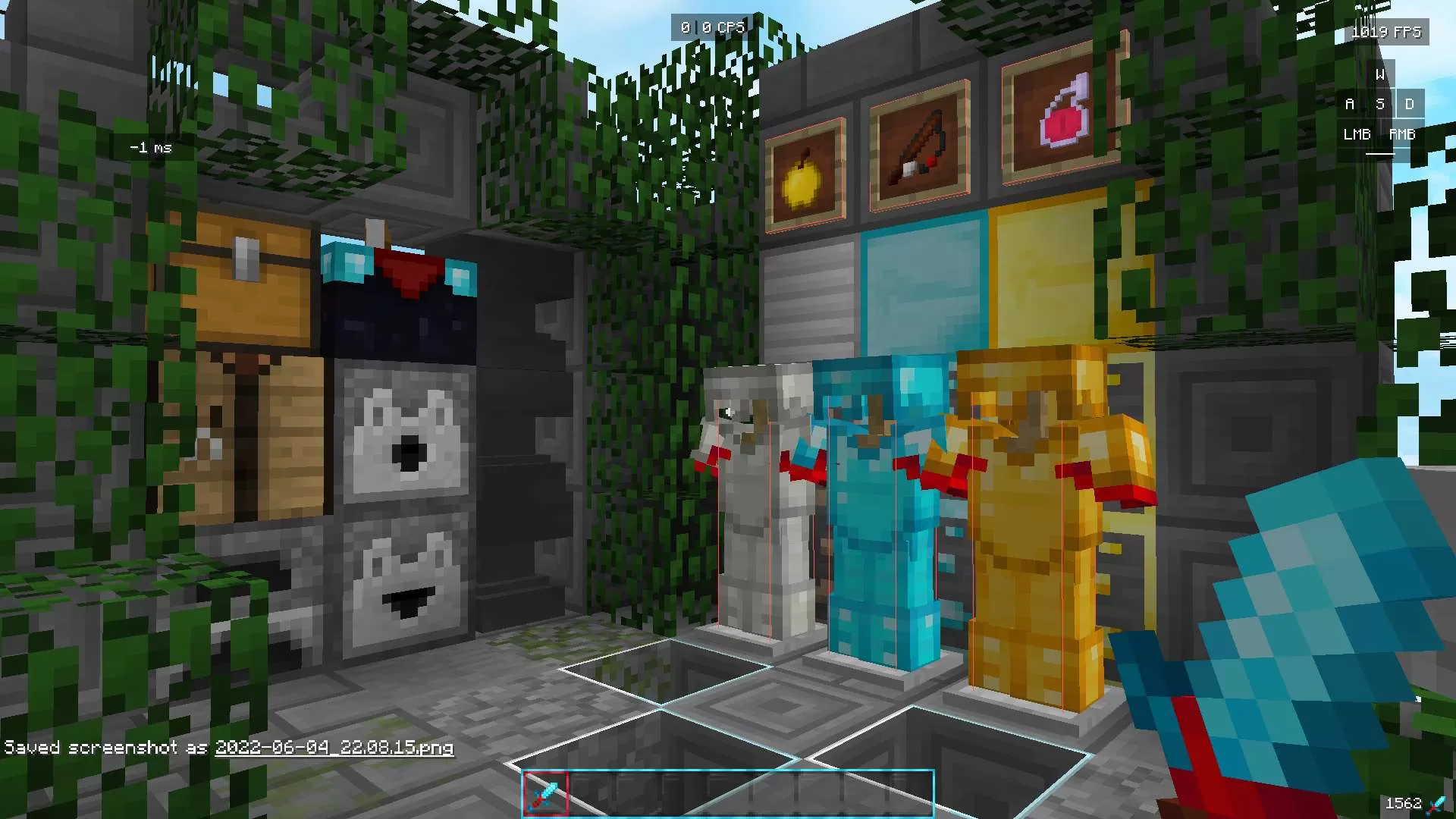Click the 1019 FPS counter

click(x=1386, y=33)
